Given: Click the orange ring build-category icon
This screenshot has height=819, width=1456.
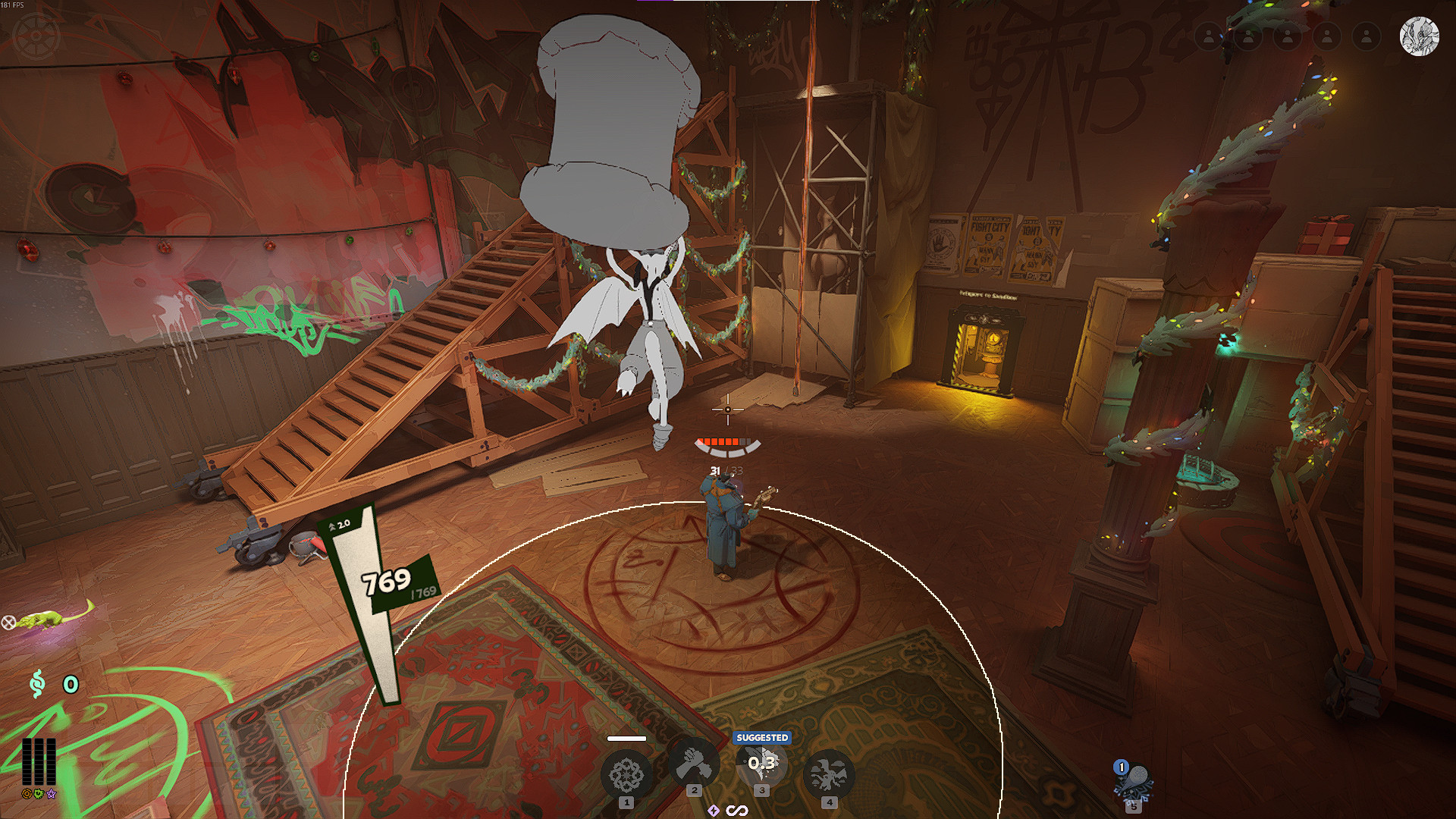Looking at the screenshot, I should pos(27,794).
